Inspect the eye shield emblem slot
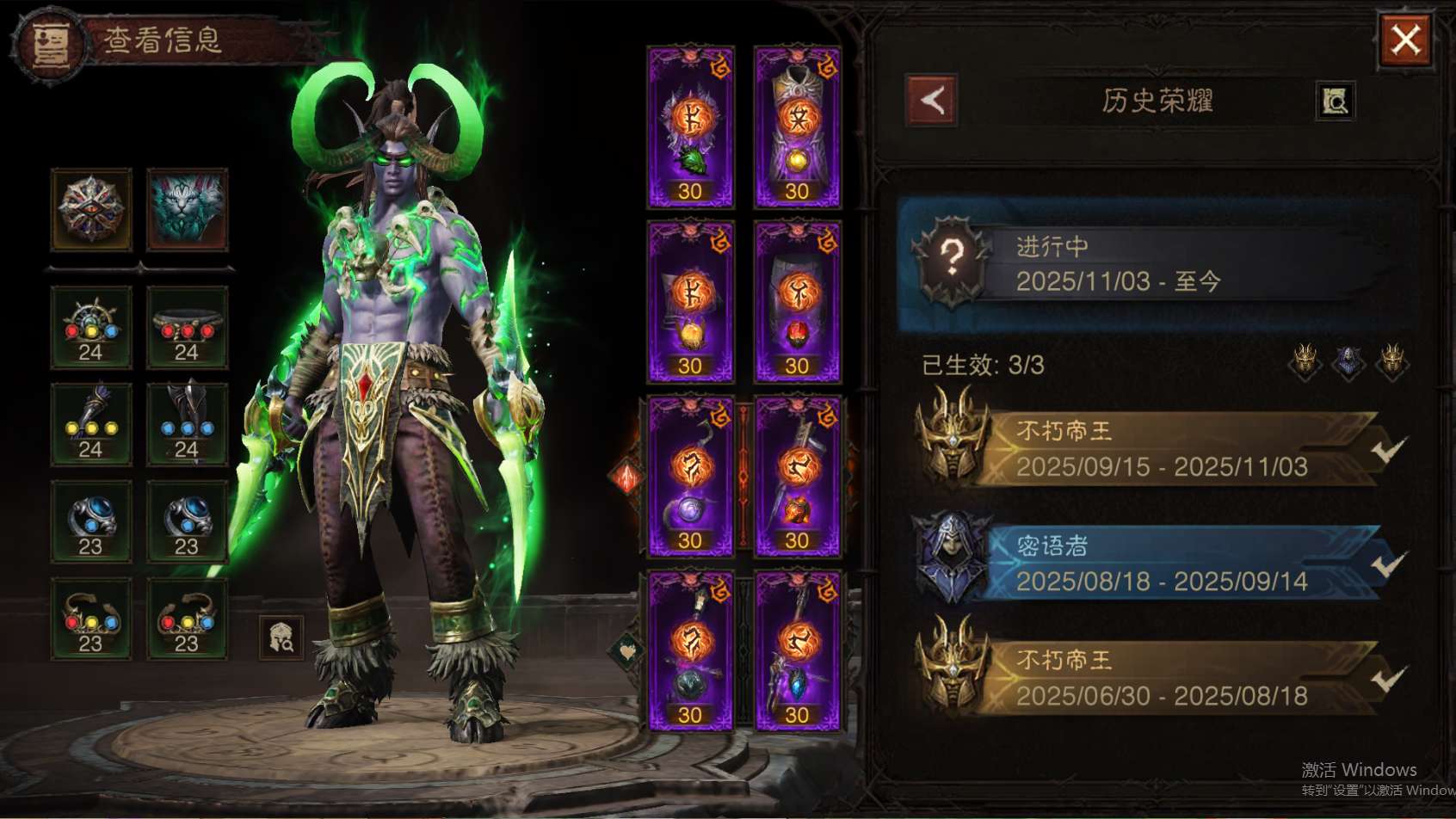 tap(91, 209)
